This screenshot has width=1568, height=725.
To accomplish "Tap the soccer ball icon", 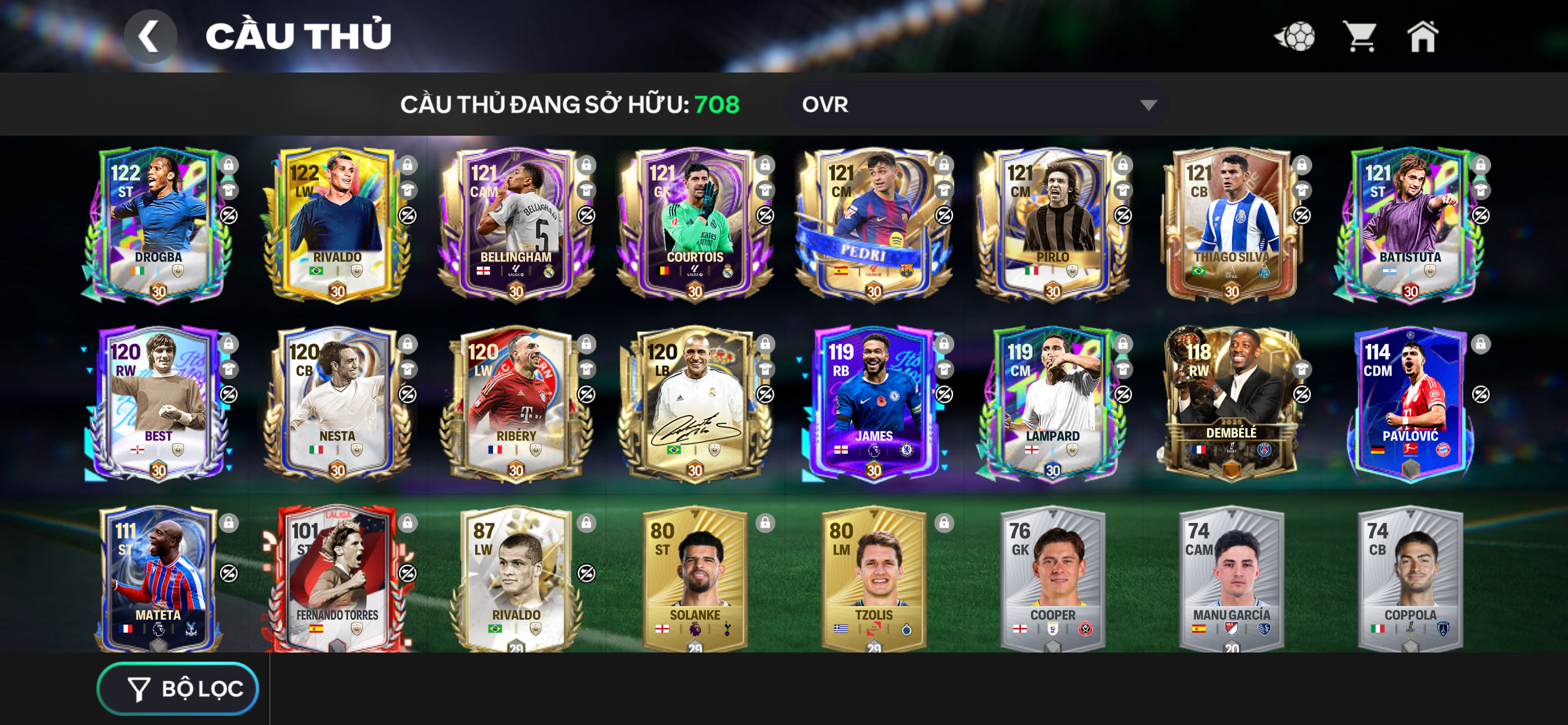I will pos(1295,37).
